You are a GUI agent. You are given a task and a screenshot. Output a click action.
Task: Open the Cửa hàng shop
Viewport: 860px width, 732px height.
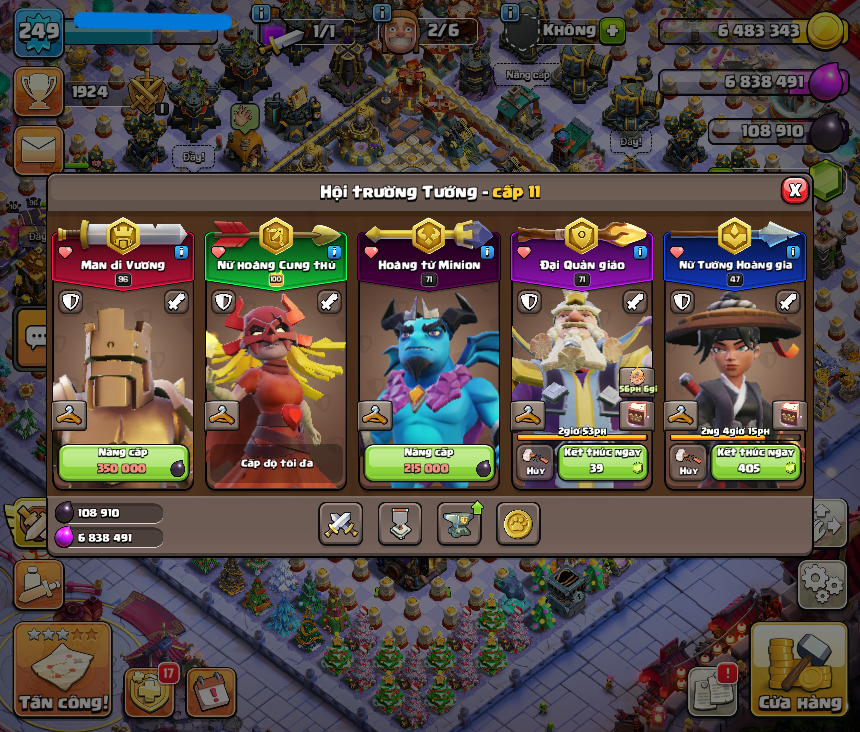tap(799, 671)
